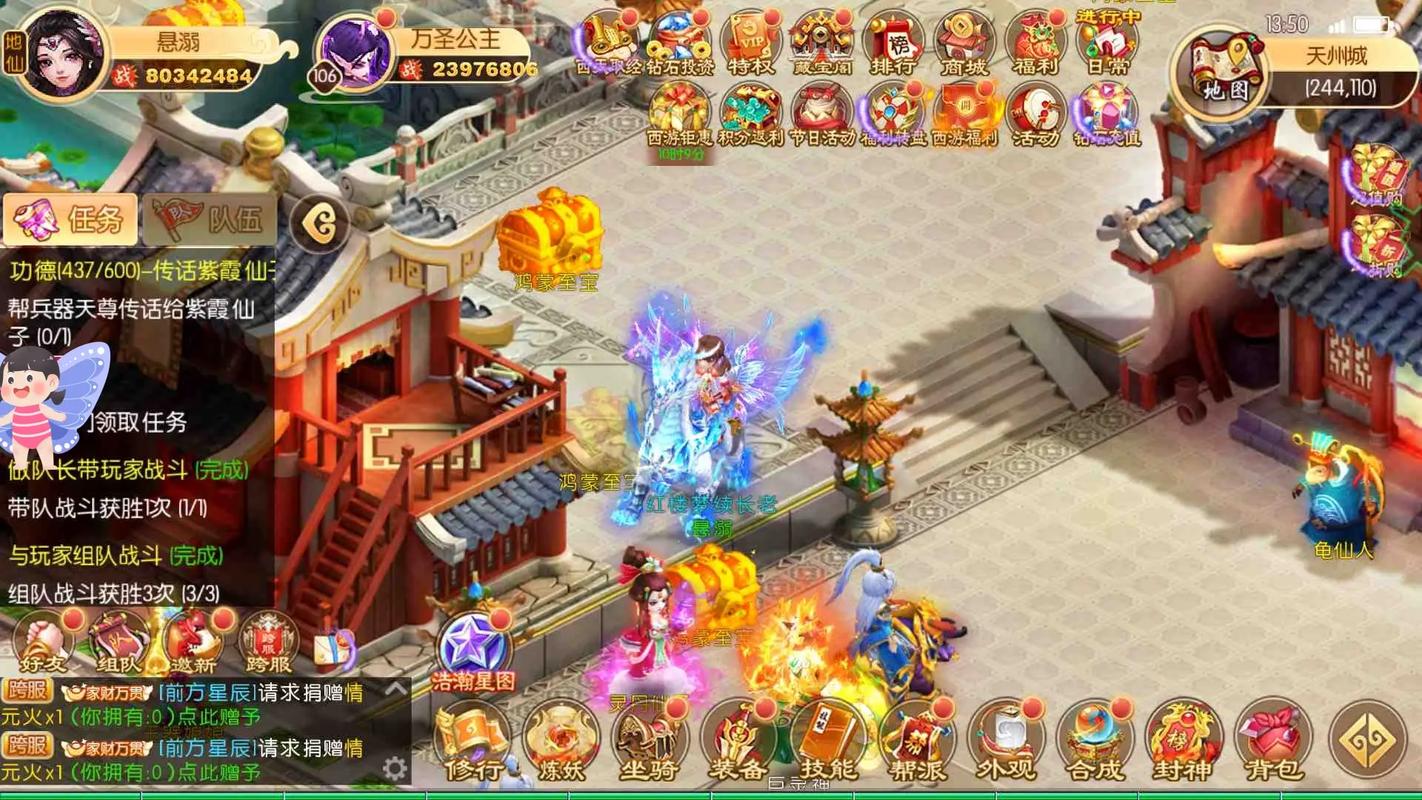Open the 坐骑 mount menu
Image resolution: width=1422 pixels, height=800 pixels.
650,742
